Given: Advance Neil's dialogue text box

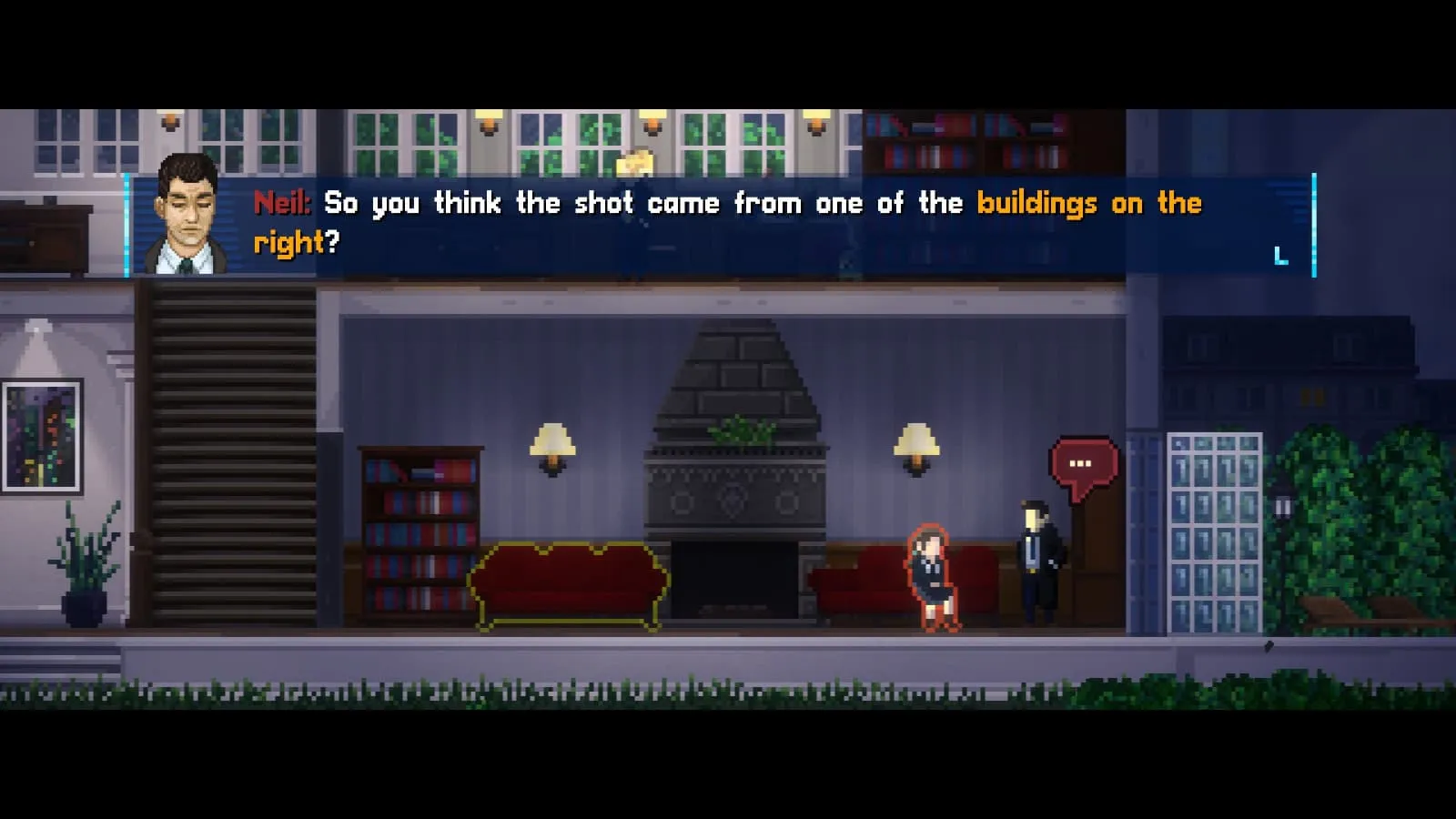Looking at the screenshot, I should 719,223.
